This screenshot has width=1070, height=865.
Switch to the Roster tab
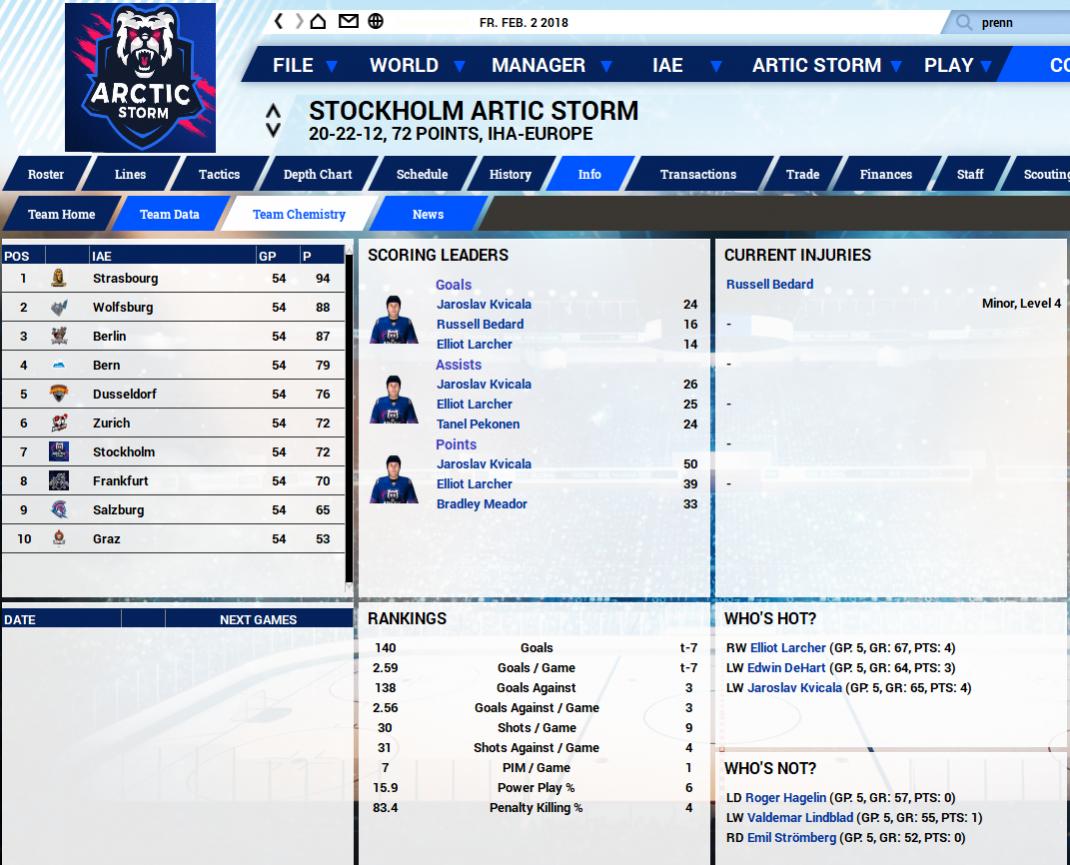tap(46, 174)
